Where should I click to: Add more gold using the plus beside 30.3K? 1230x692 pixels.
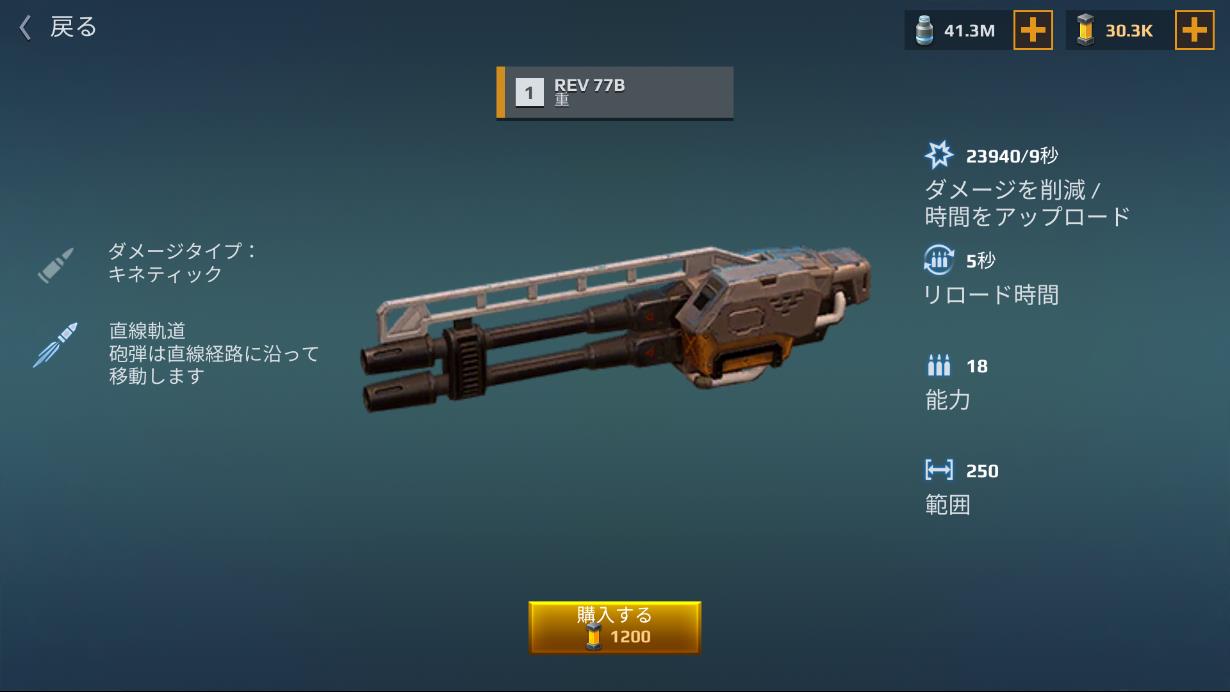pos(1193,31)
